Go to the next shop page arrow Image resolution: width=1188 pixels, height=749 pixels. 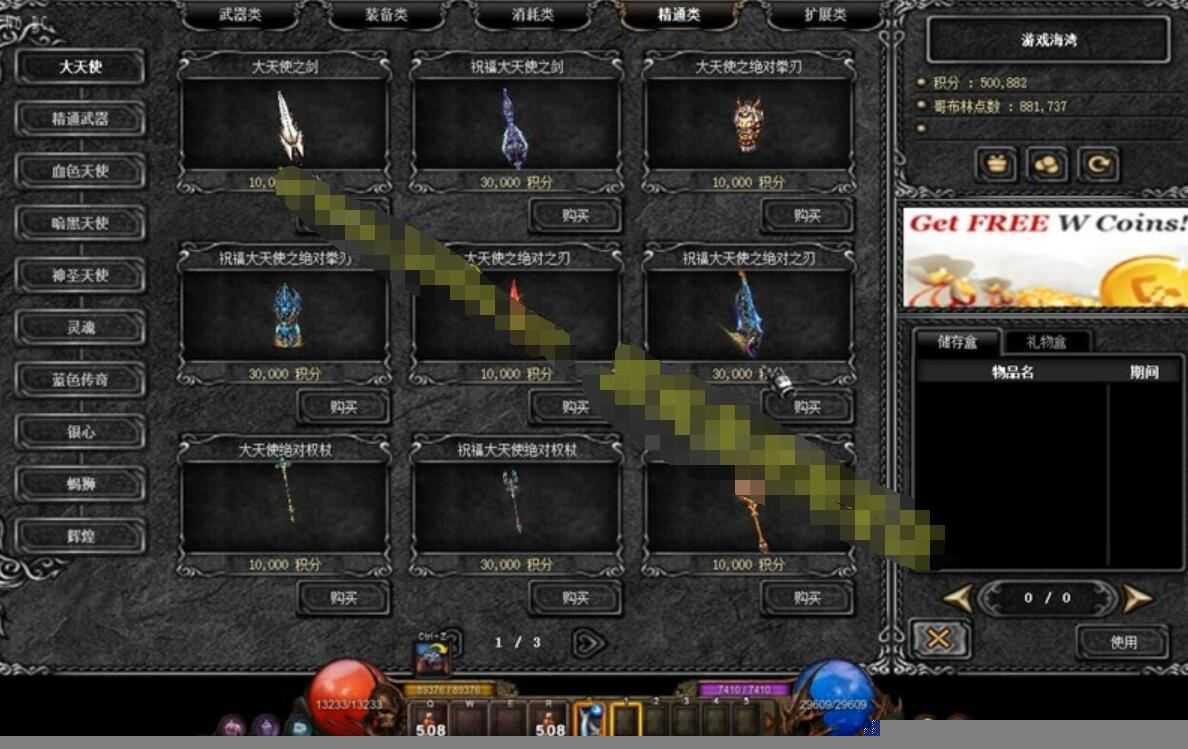point(589,643)
